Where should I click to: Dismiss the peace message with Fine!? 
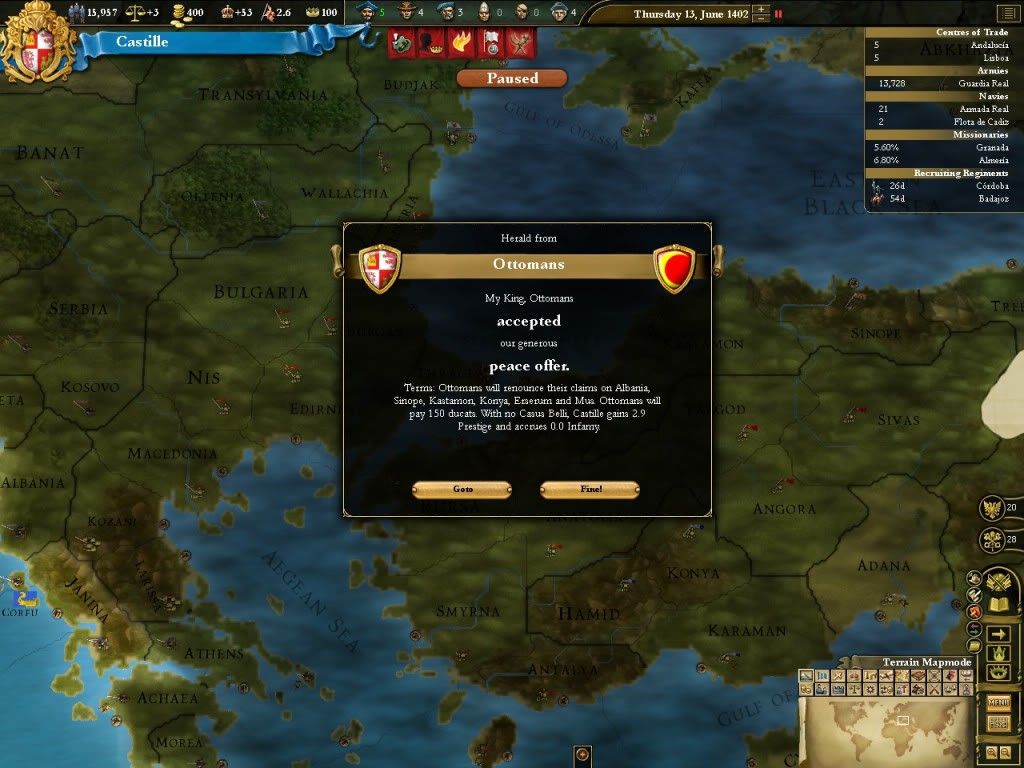[589, 489]
